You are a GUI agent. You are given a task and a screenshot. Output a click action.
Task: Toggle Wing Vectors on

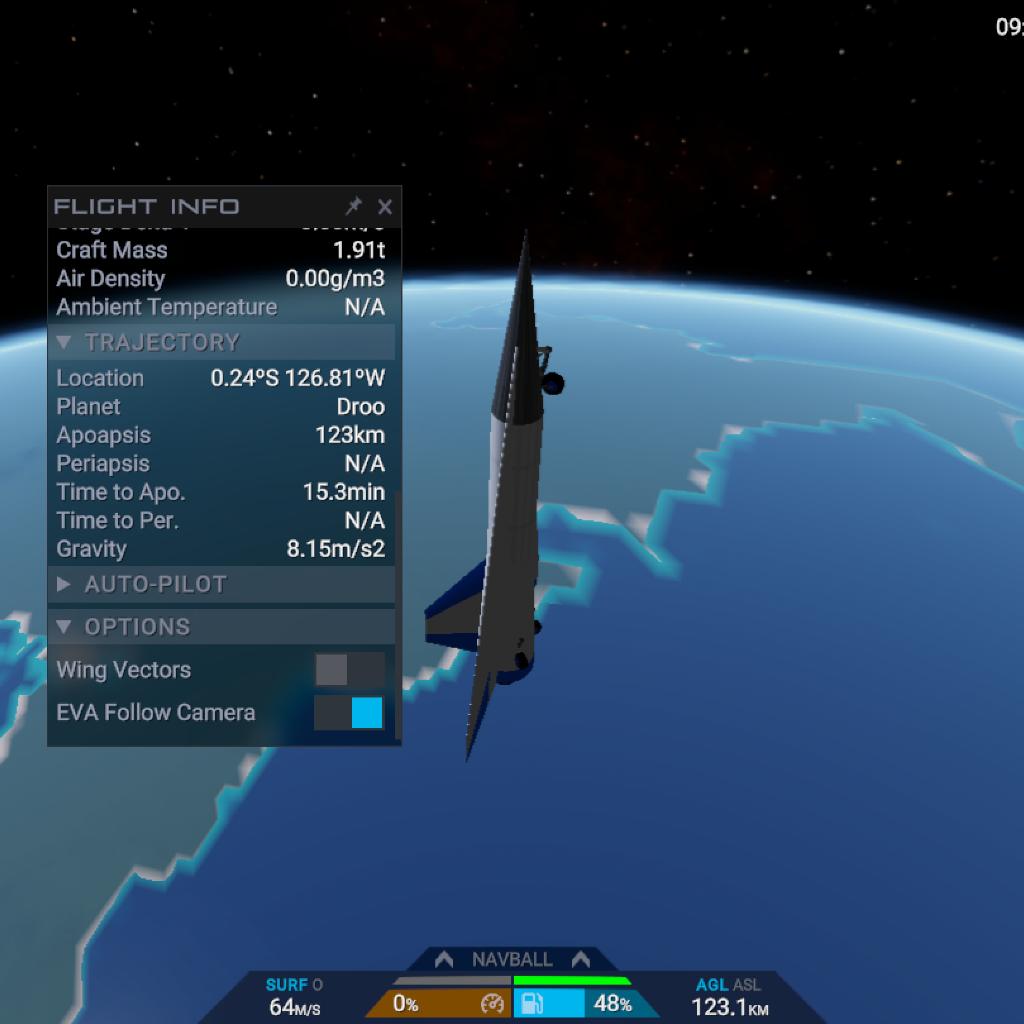[349, 670]
